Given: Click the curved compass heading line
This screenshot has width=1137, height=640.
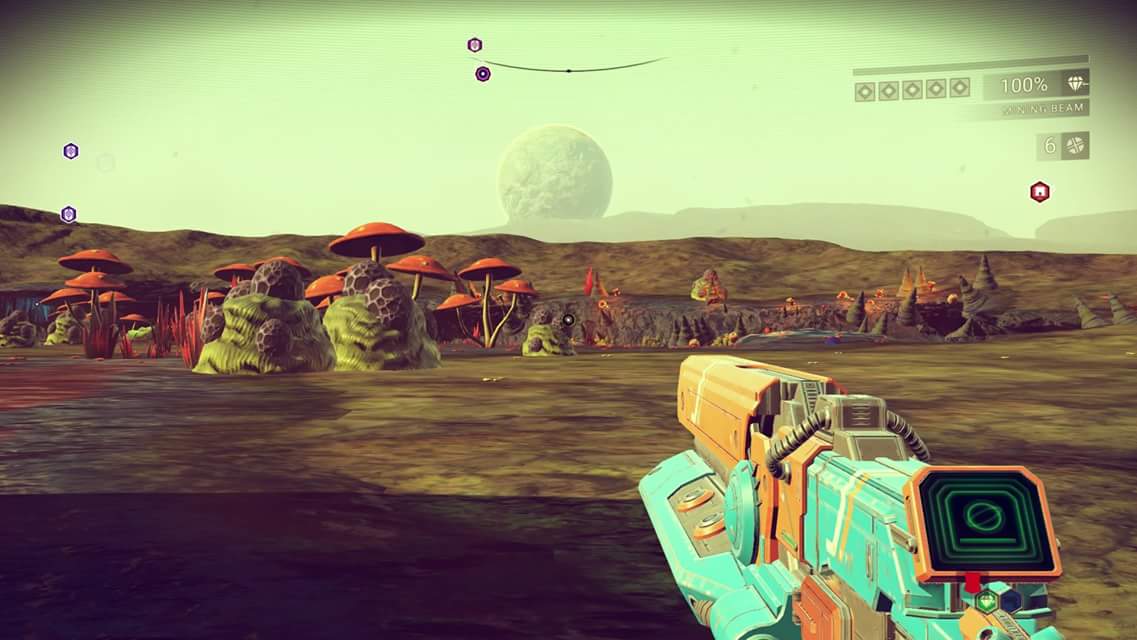Looking at the screenshot, I should 570,69.
